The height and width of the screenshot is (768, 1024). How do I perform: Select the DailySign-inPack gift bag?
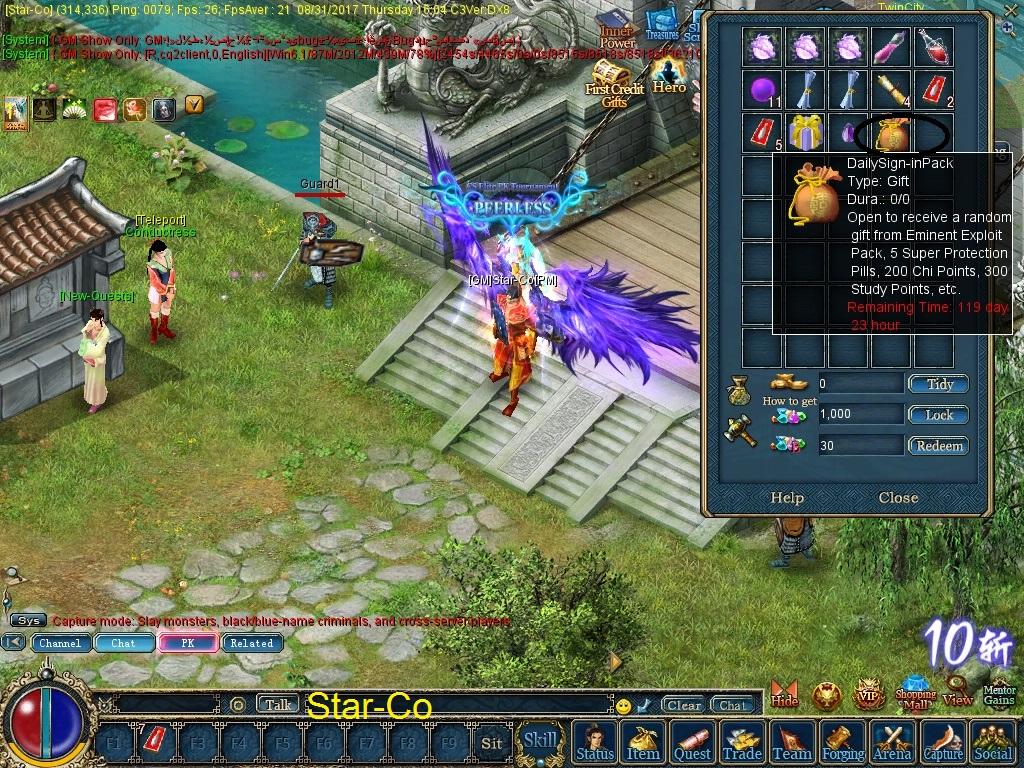891,133
